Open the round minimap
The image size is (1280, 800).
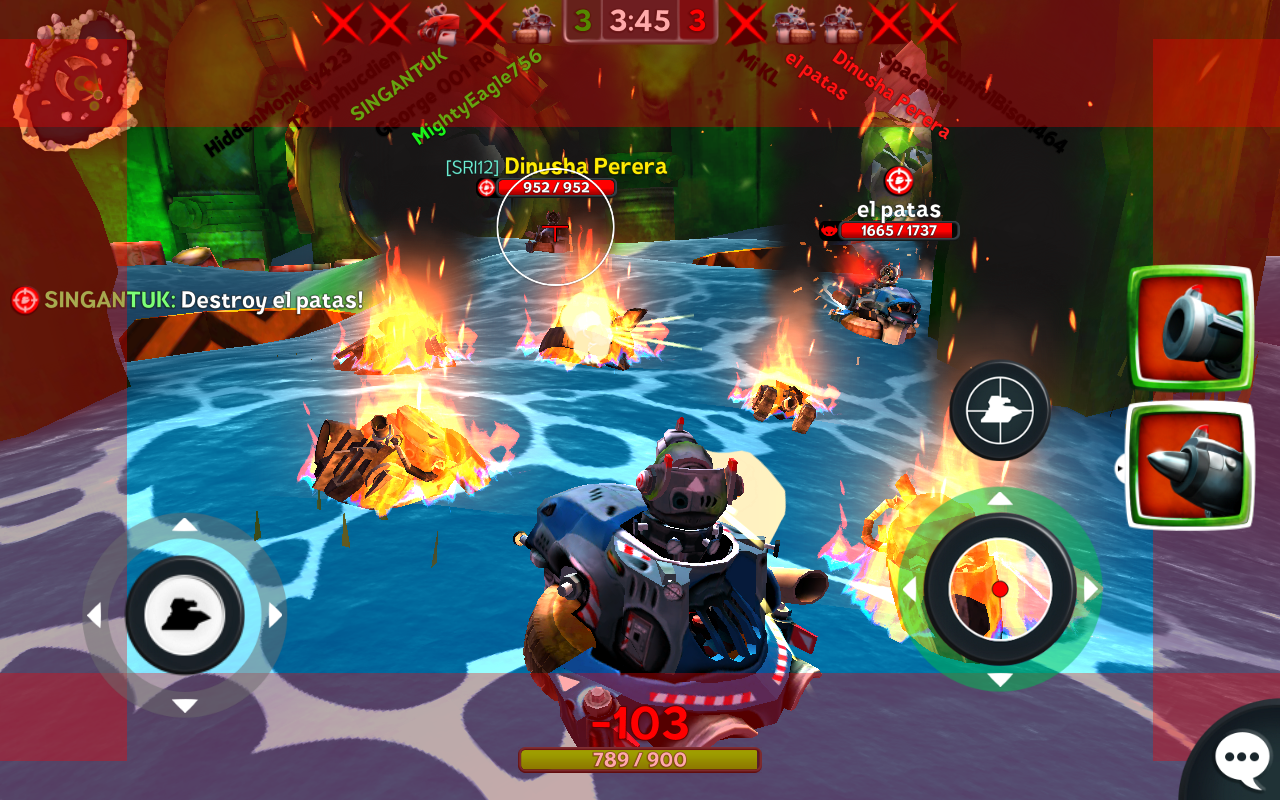point(78,80)
